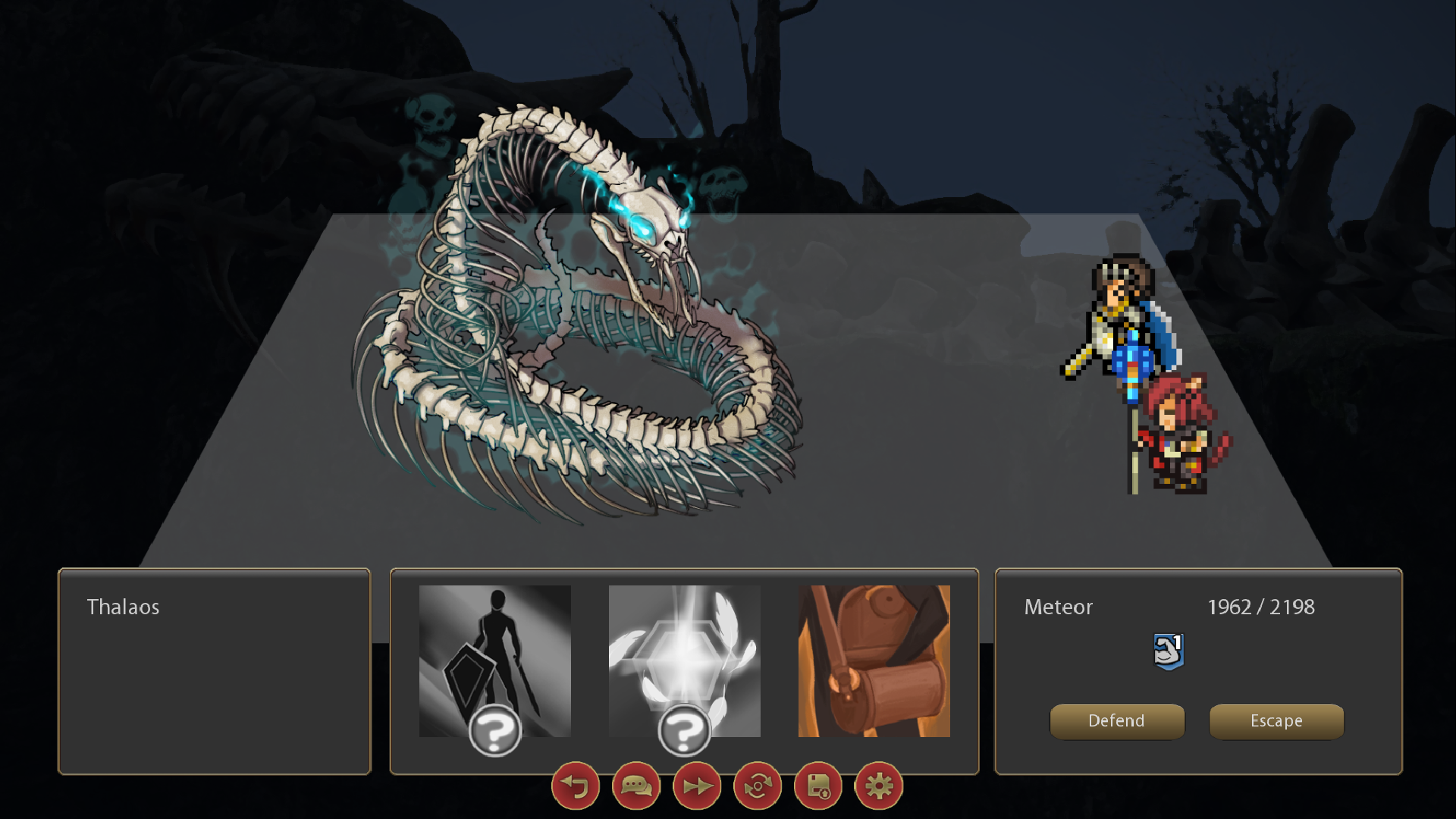Click the Meteor name label

point(1058,607)
